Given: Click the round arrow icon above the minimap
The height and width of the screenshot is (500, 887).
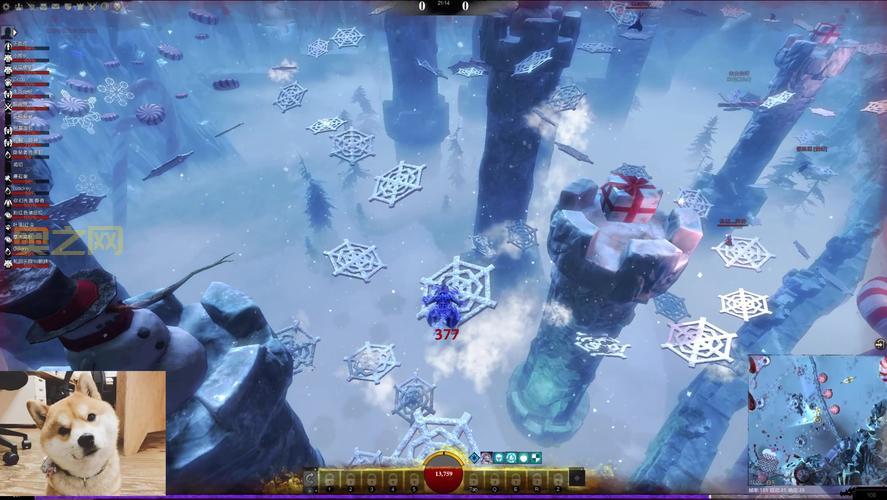Looking at the screenshot, I should click(879, 345).
